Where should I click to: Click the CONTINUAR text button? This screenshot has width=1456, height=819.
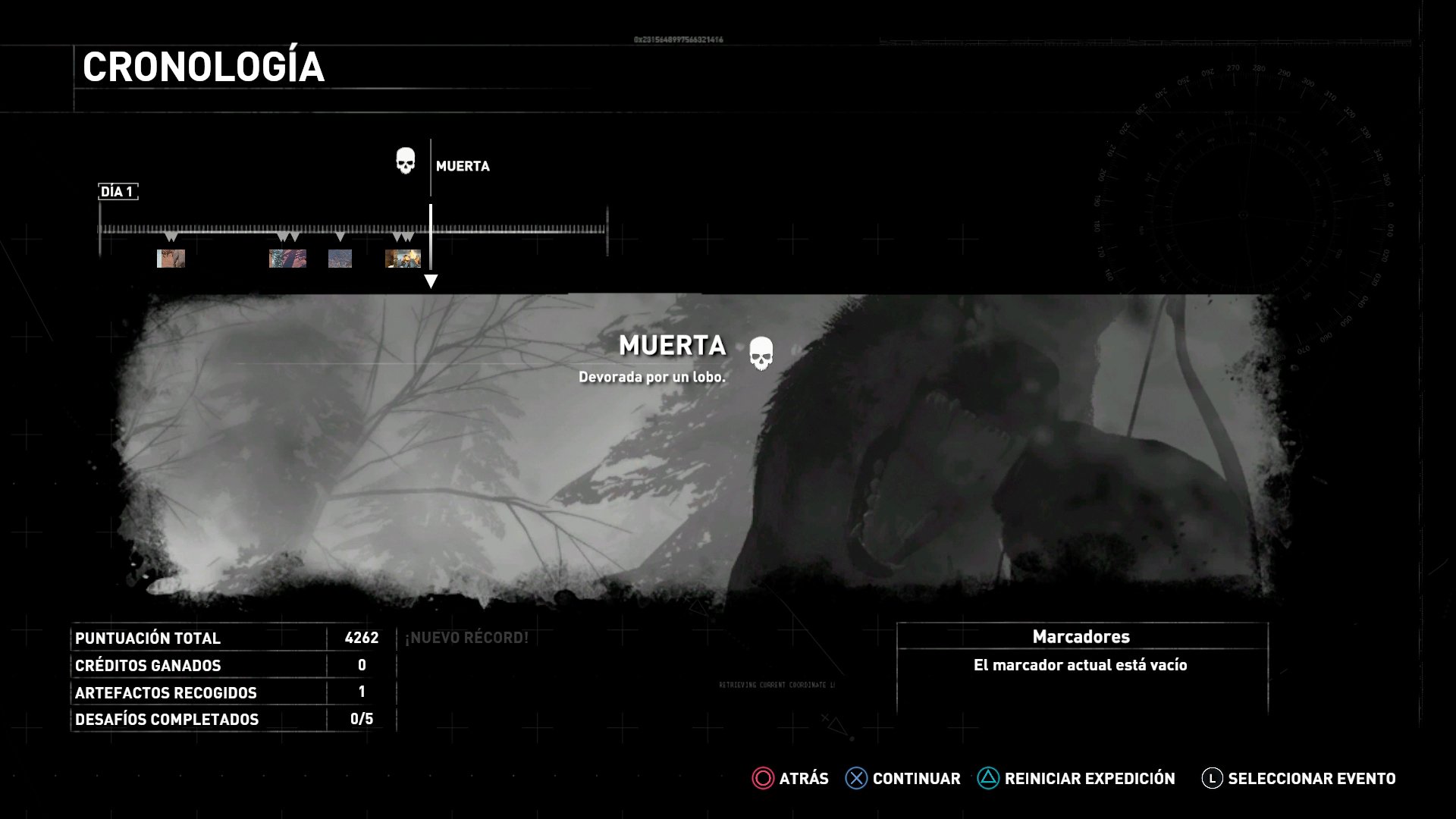[x=916, y=778]
